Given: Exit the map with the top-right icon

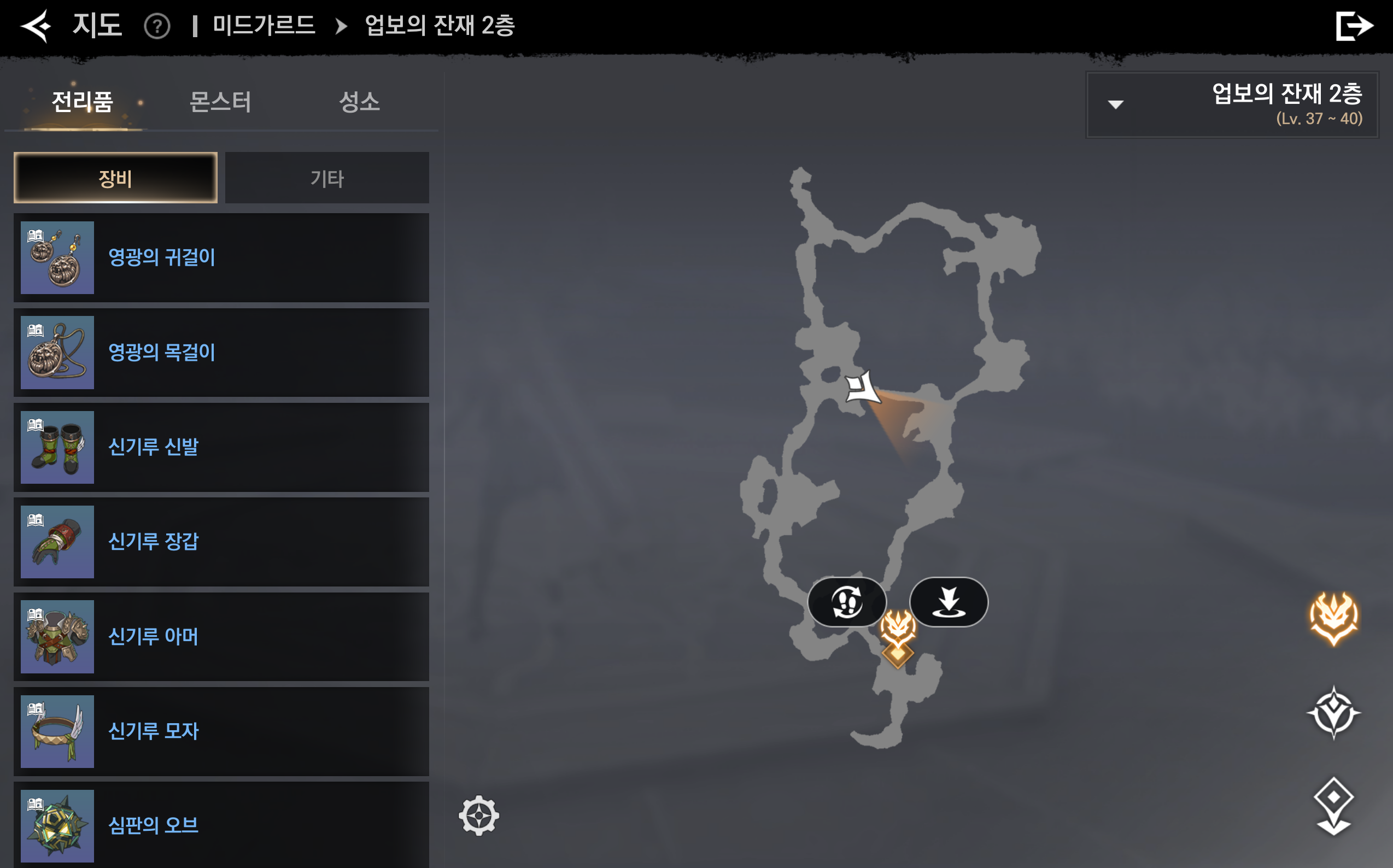Looking at the screenshot, I should click(x=1354, y=26).
